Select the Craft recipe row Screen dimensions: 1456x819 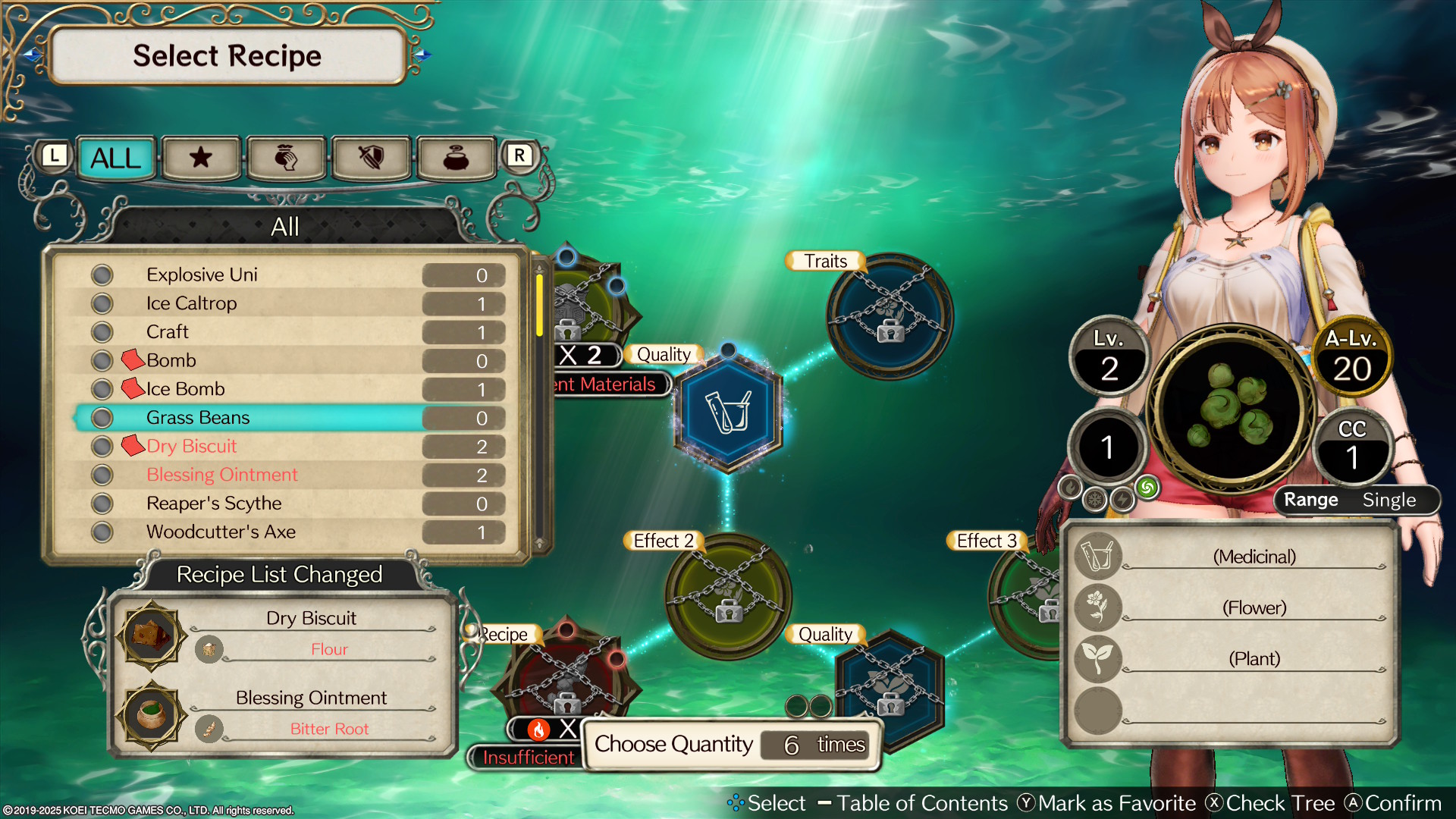coord(168,332)
